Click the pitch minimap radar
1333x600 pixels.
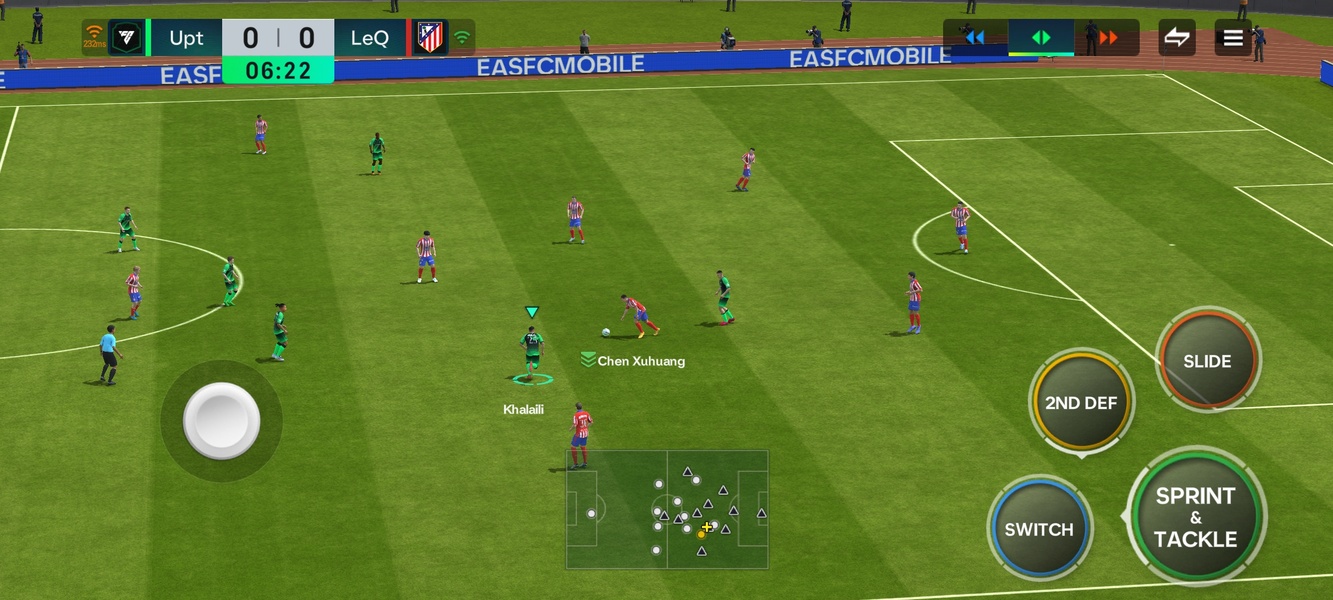pos(667,509)
